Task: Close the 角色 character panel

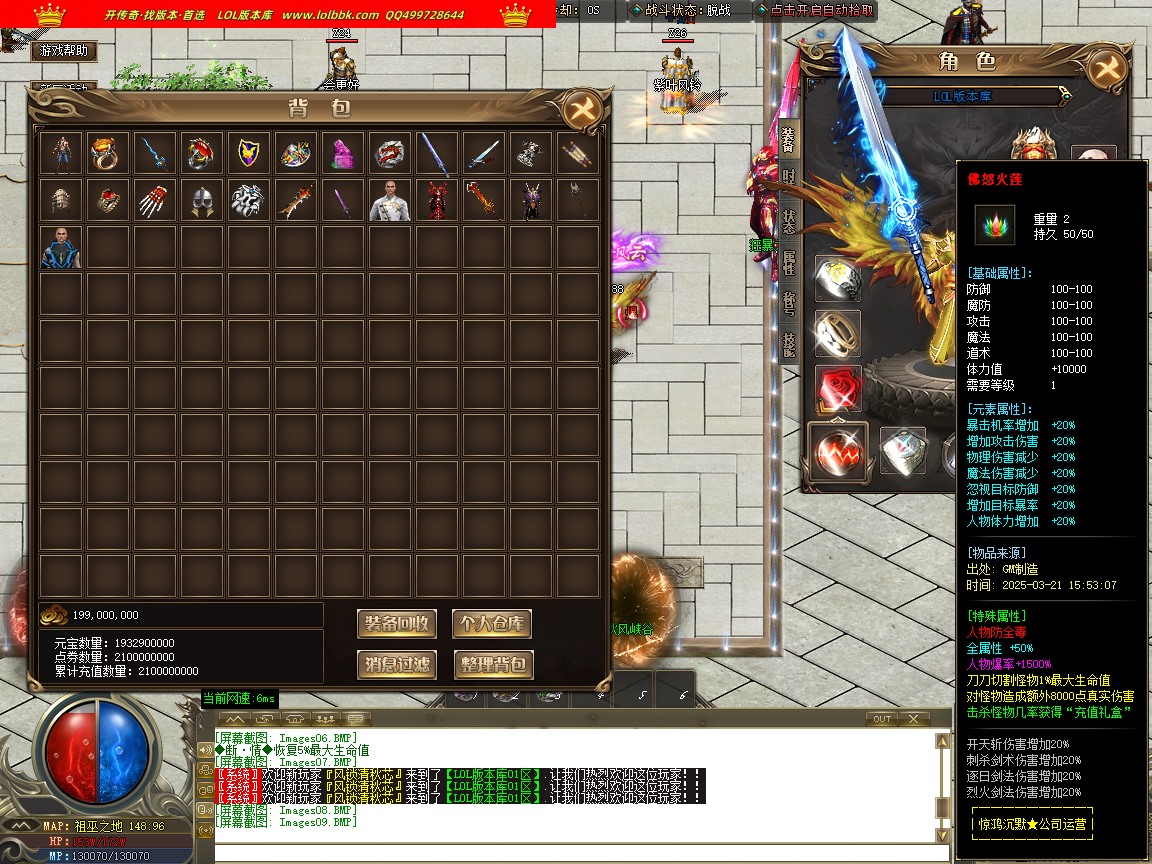Action: (x=1105, y=68)
